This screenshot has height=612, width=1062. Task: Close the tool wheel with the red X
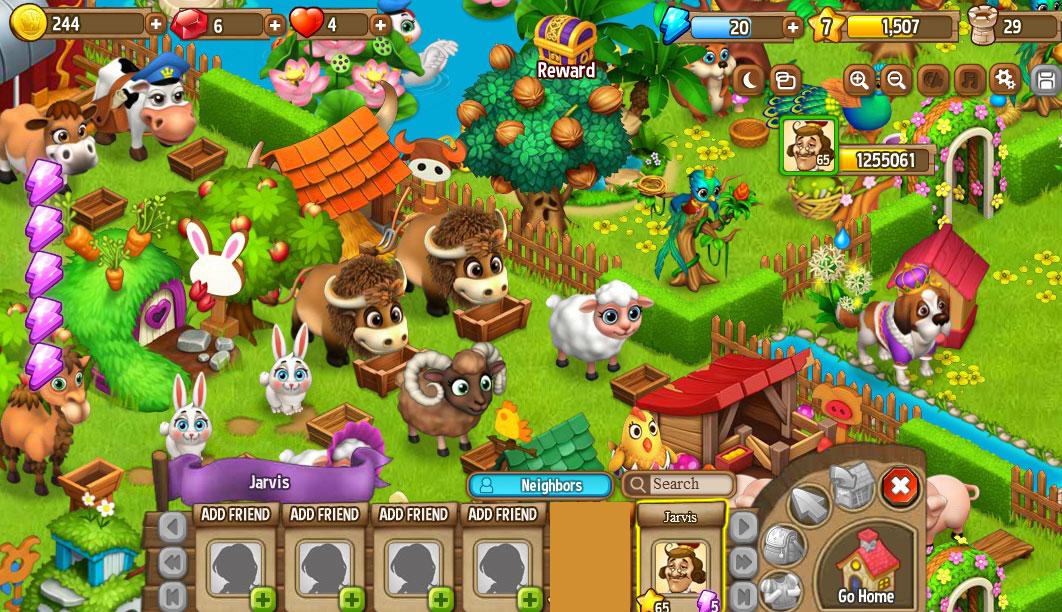click(x=899, y=487)
